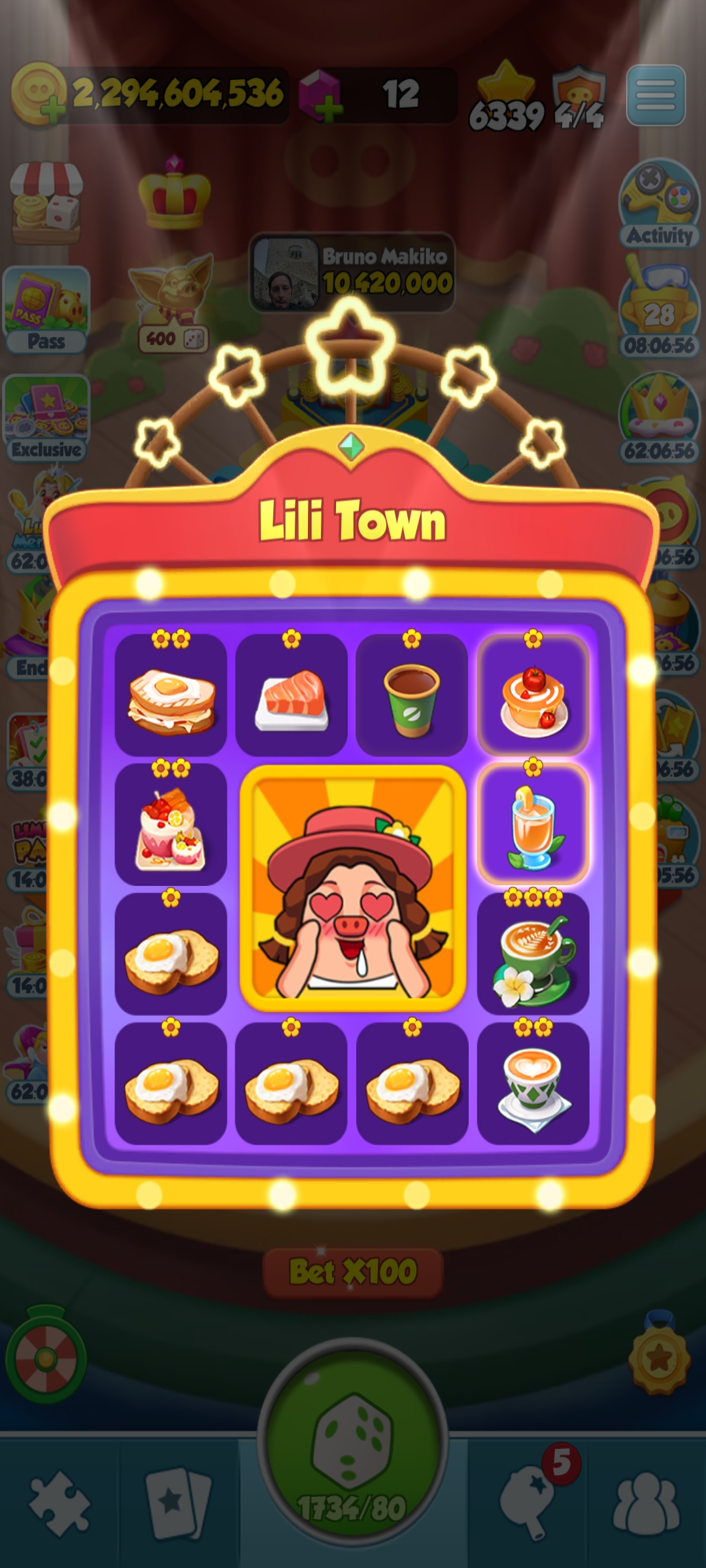Open the friends tab
The height and width of the screenshot is (1568, 706).
click(x=646, y=1503)
